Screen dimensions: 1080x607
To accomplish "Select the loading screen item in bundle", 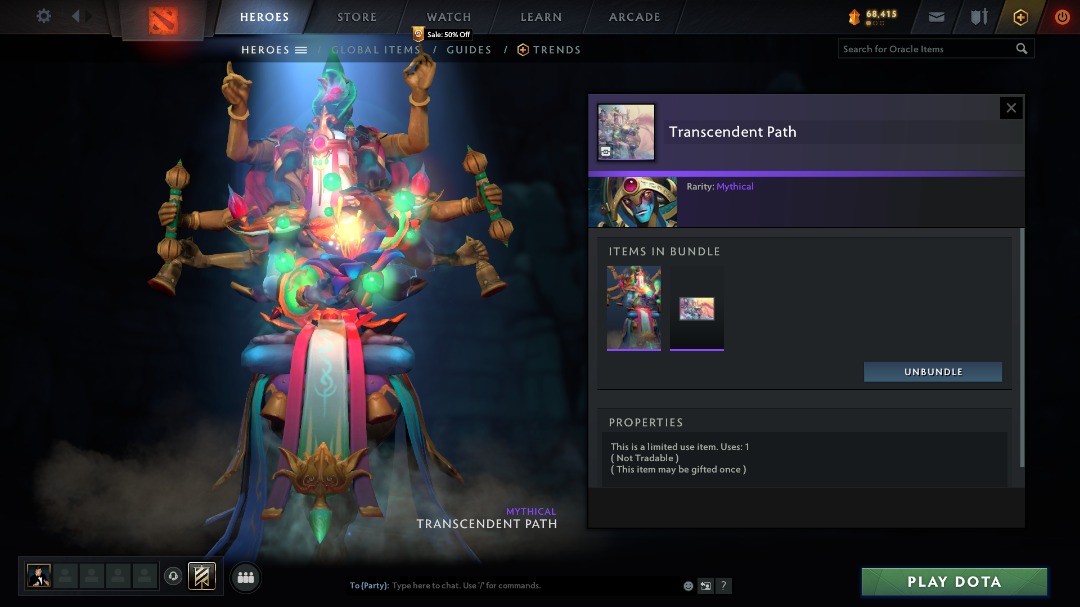I will 697,308.
